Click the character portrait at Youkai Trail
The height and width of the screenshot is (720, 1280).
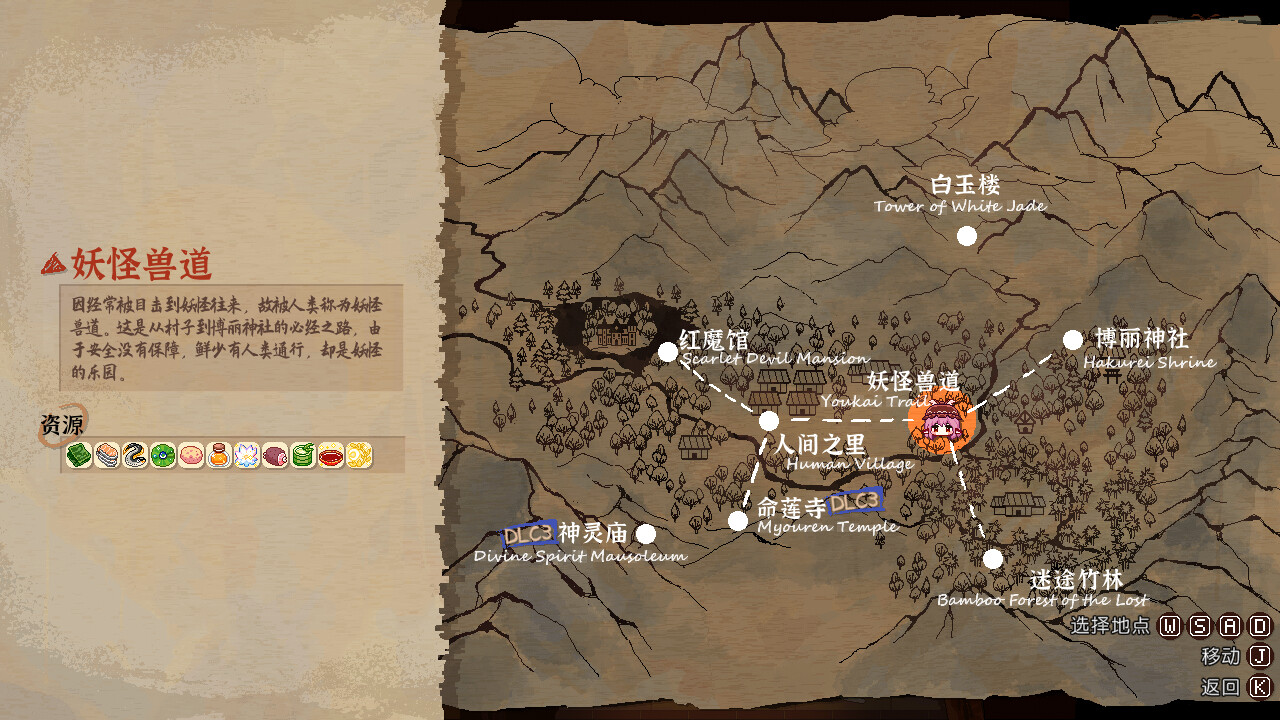[941, 428]
